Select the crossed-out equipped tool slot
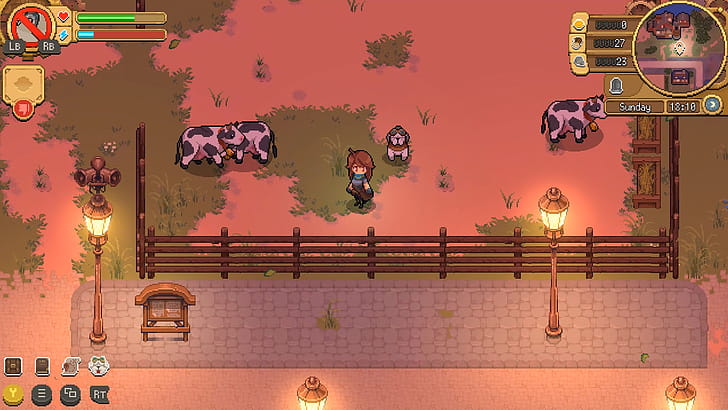 (x=29, y=24)
